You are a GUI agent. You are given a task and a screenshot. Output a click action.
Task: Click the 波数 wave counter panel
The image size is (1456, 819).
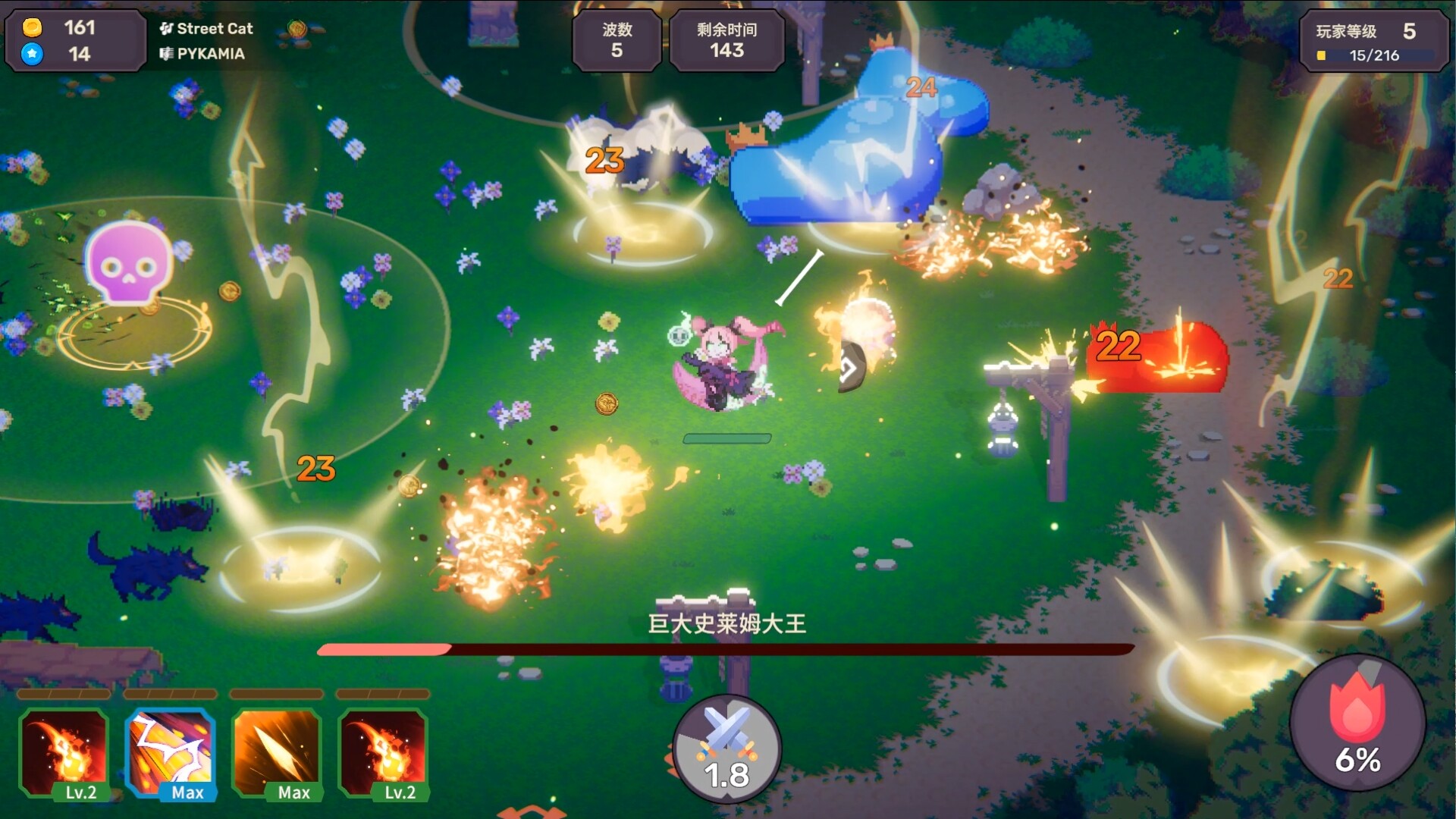[617, 41]
